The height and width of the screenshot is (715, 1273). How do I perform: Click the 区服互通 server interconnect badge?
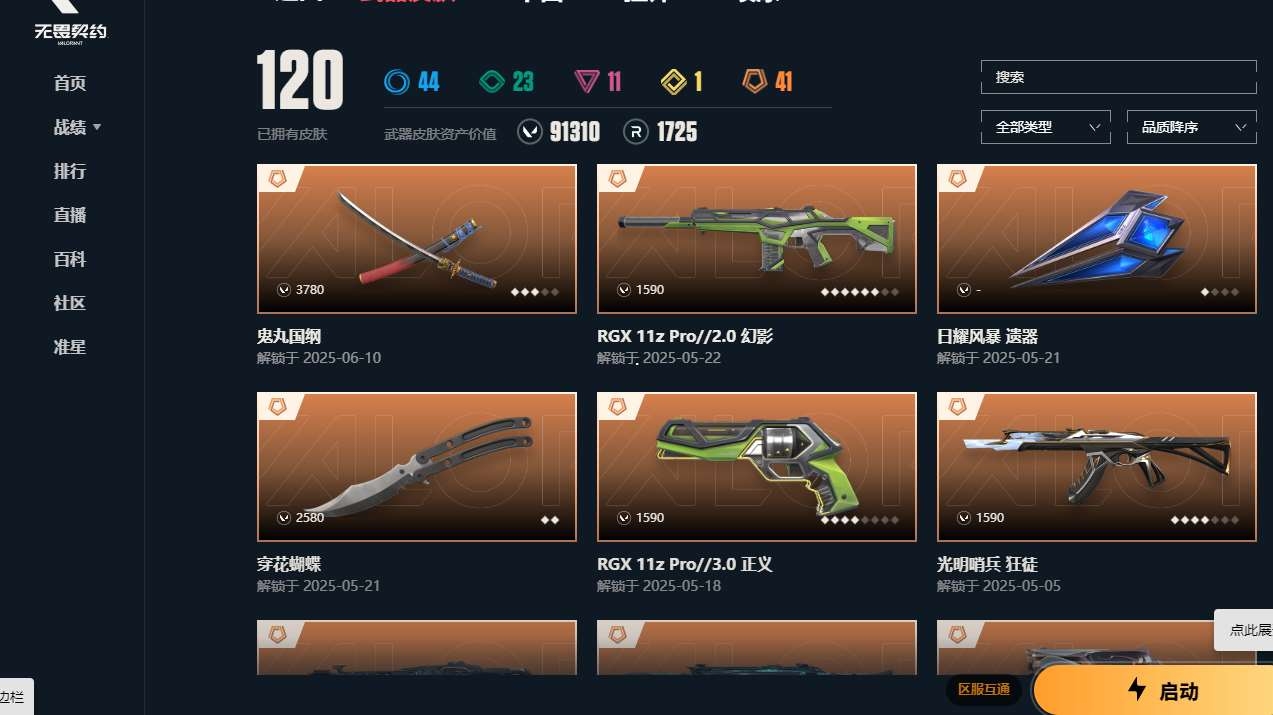coord(984,689)
